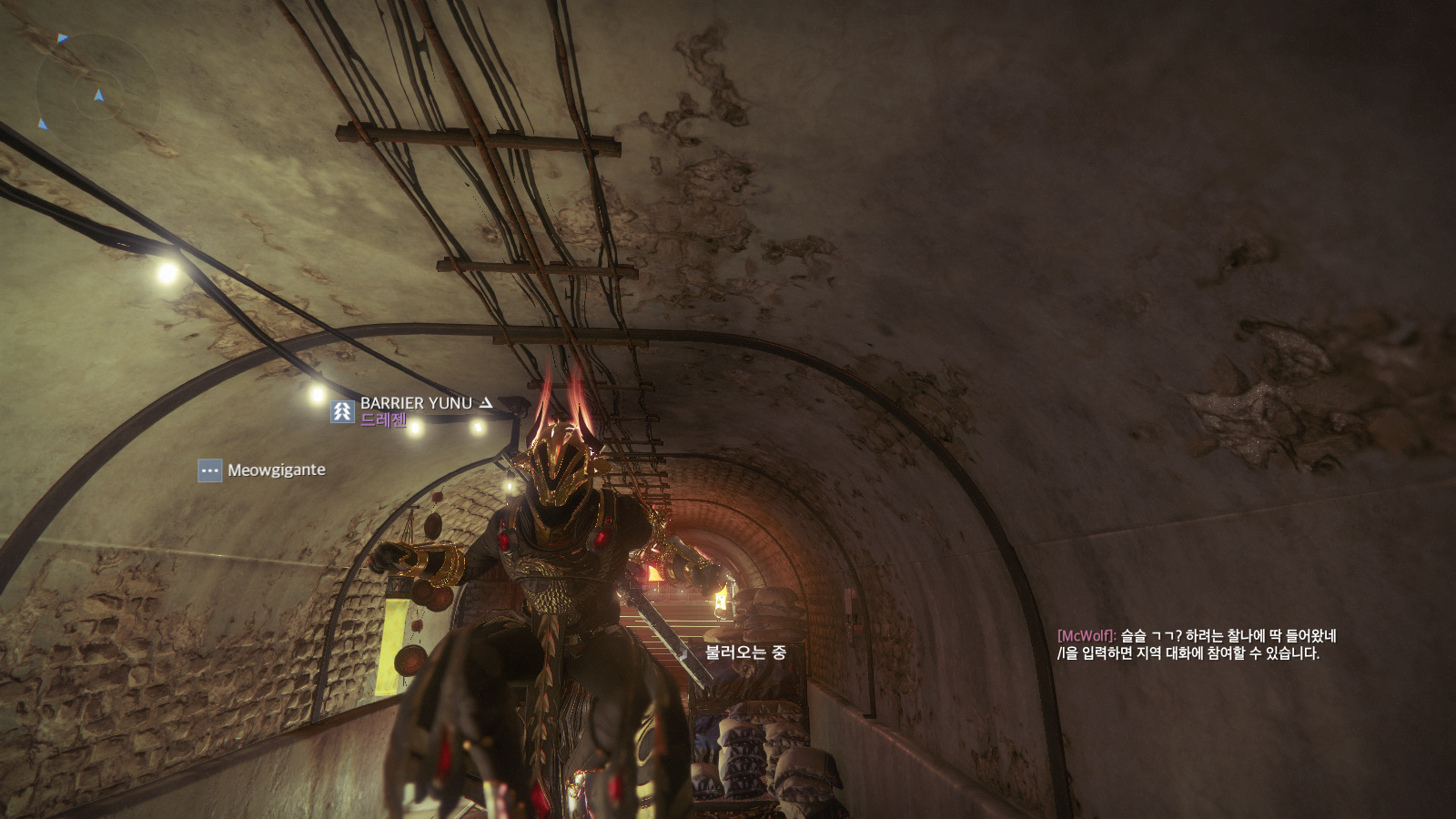Click the chat bubble icon beside Meowgigante

(210, 470)
